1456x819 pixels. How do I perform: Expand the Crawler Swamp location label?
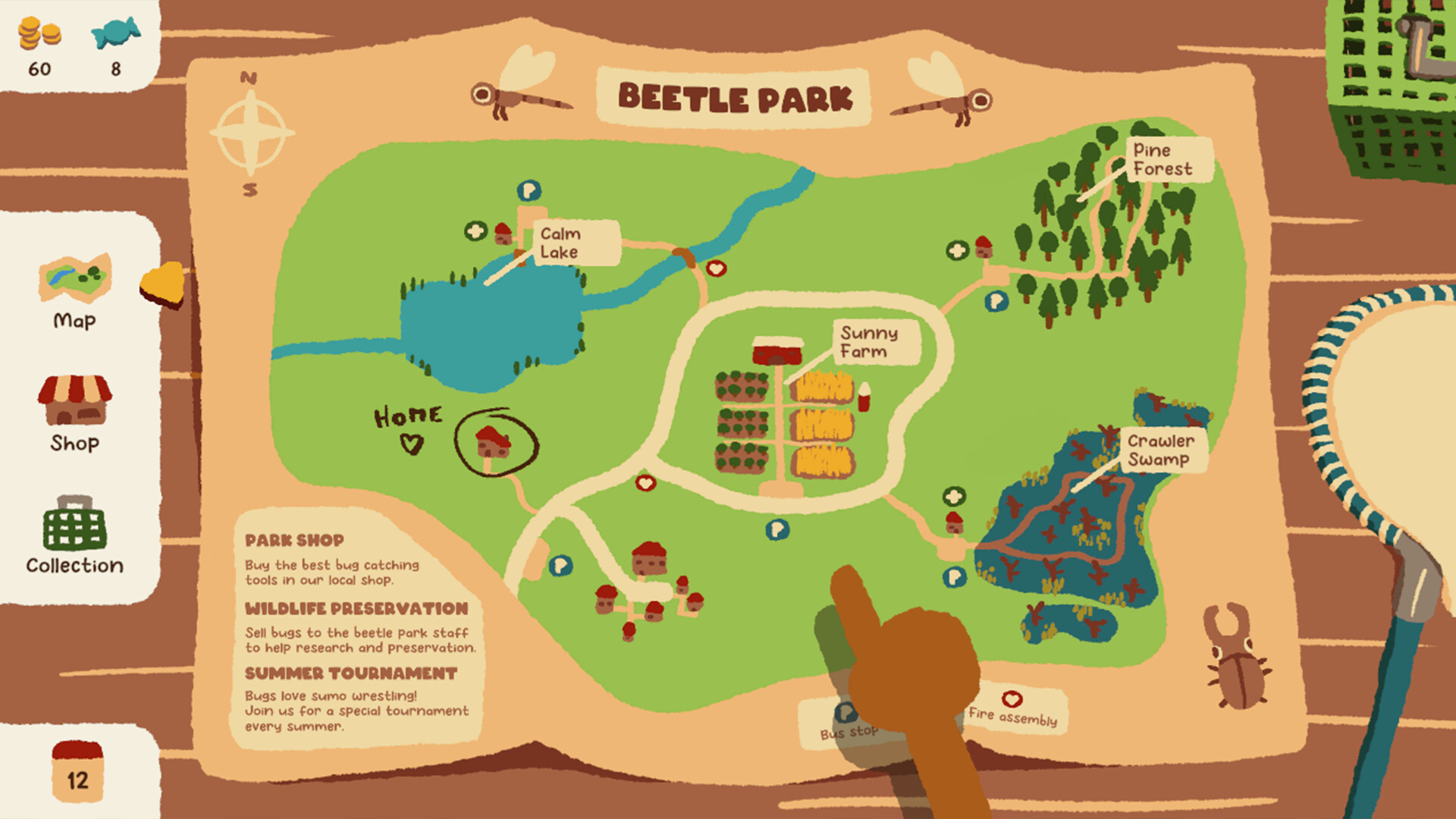(x=1160, y=449)
